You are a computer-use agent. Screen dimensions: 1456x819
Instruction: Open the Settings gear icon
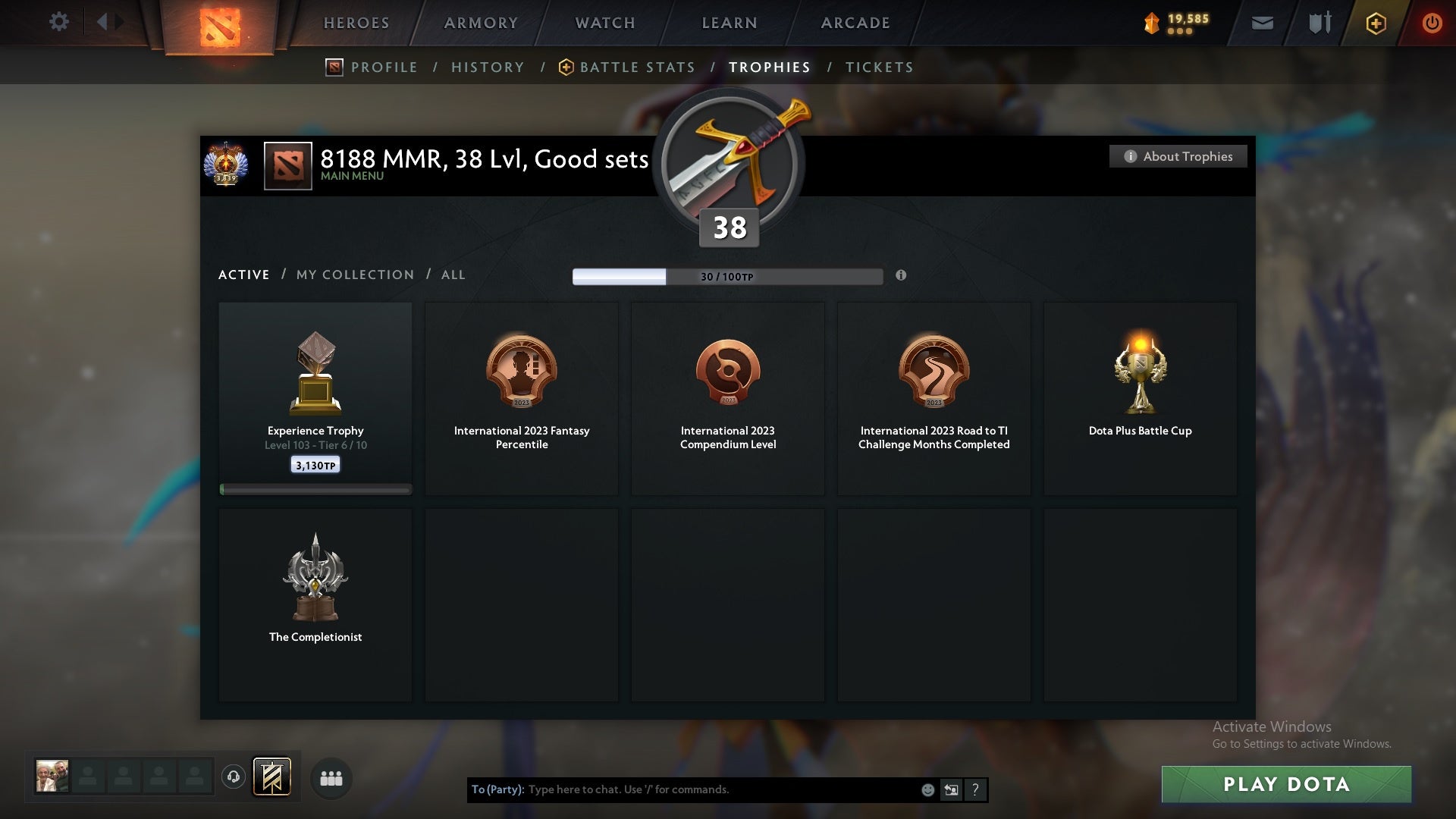[59, 22]
